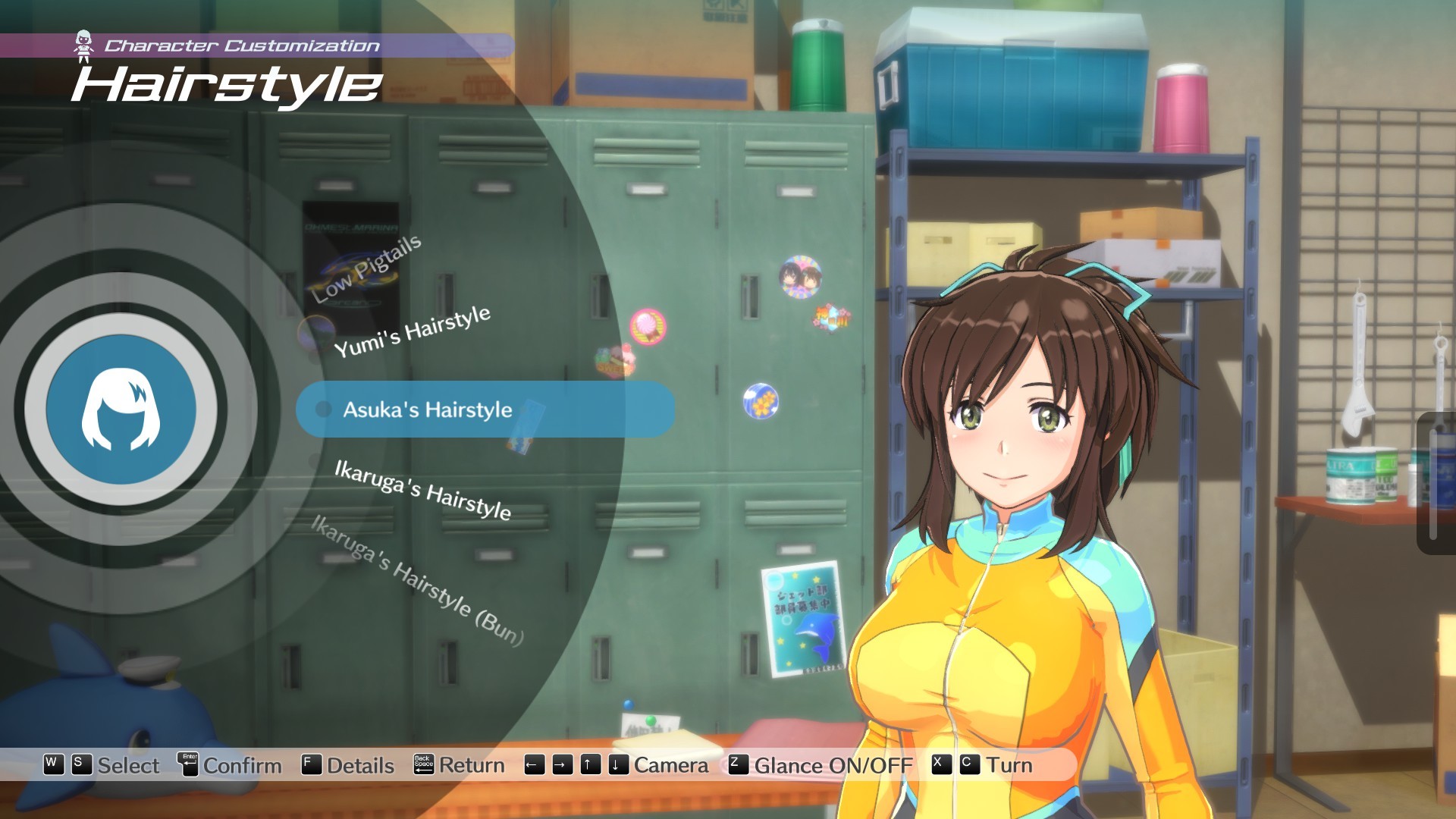Click the Enter key icon next to Confirm
The image size is (1456, 819).
tap(188, 766)
